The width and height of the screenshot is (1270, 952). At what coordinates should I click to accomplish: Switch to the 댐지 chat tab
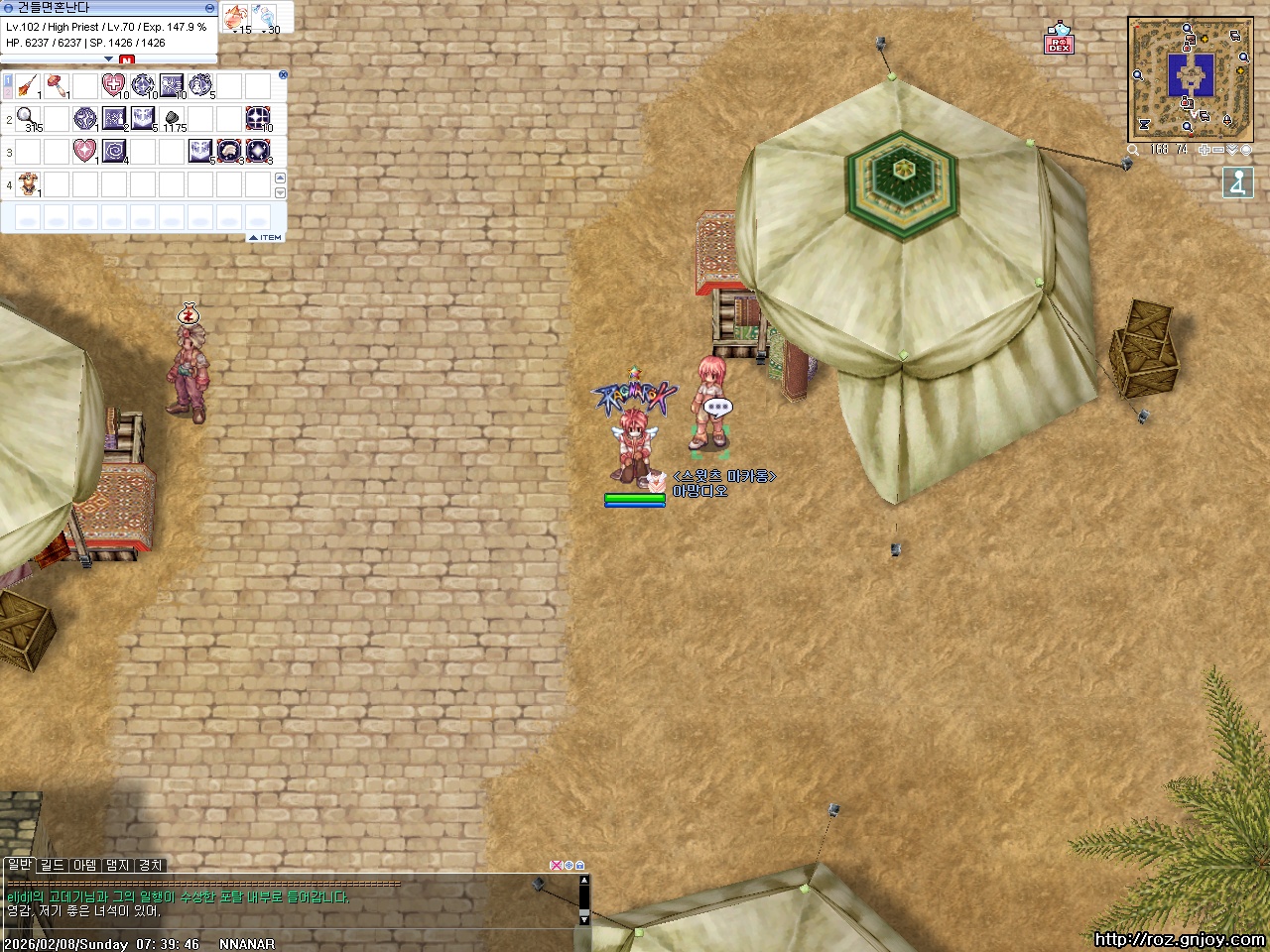pyautogui.click(x=117, y=866)
